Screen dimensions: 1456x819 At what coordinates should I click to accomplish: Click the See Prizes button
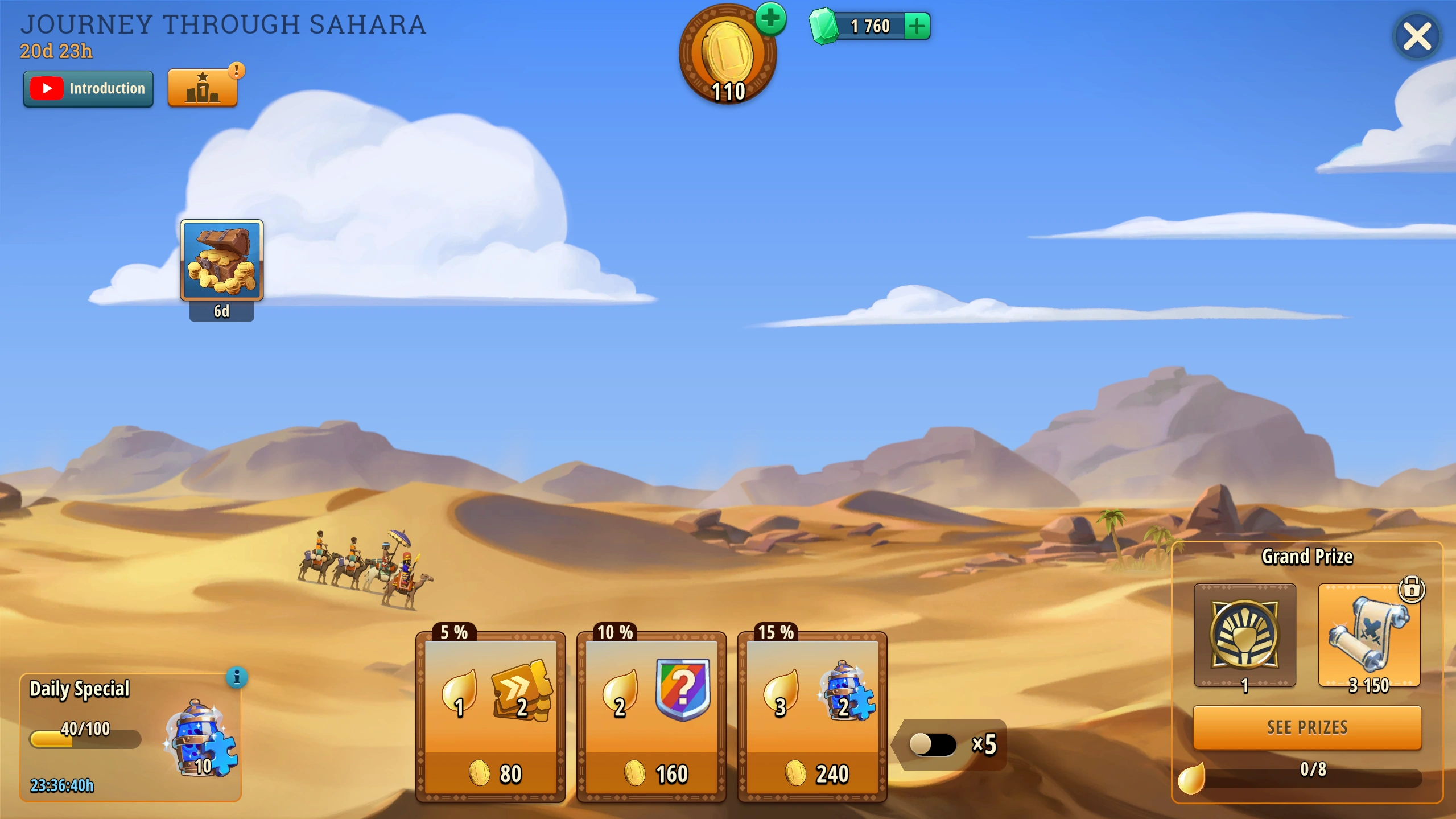1307,727
